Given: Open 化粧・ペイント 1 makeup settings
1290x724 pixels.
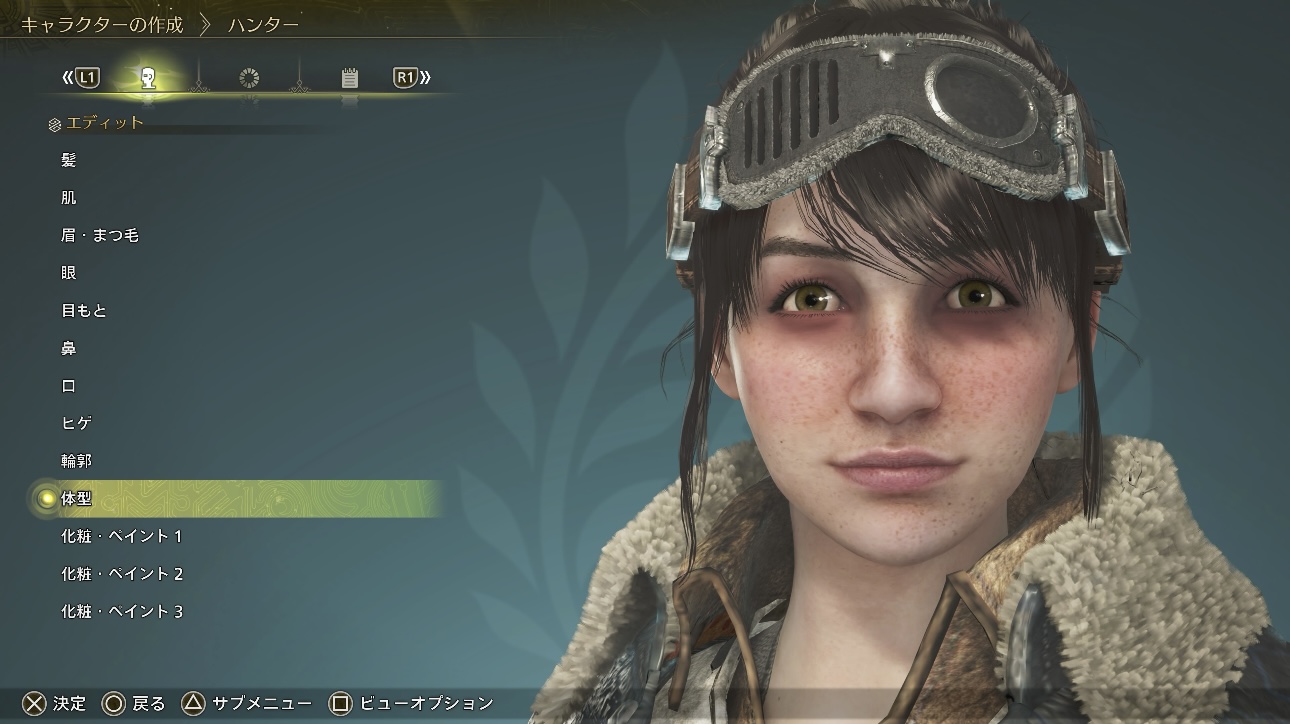Looking at the screenshot, I should (x=121, y=537).
